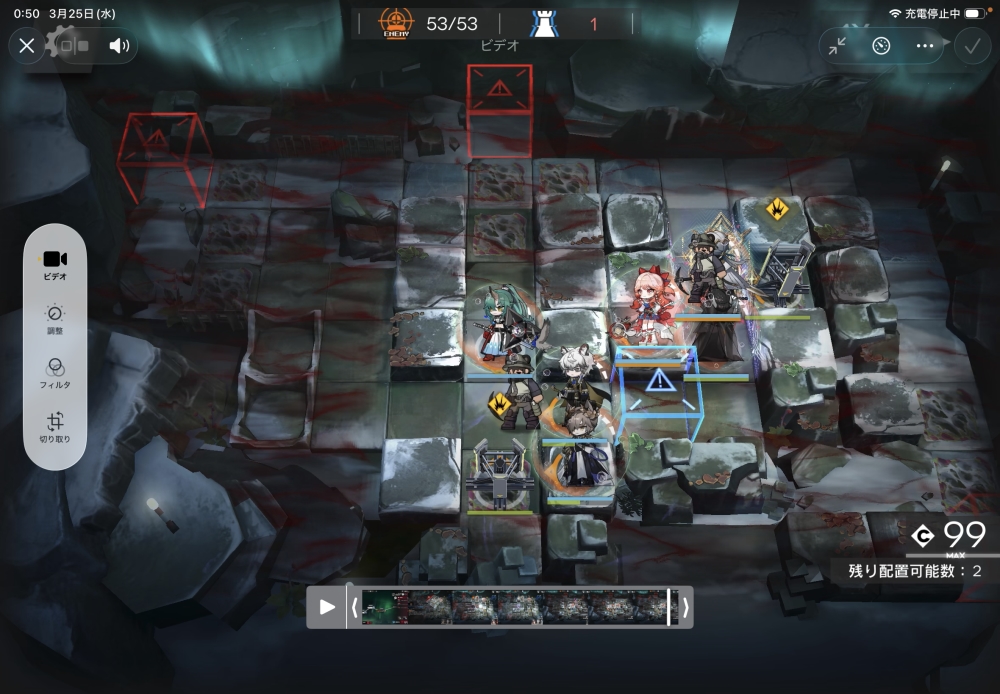1000x694 pixels.
Task: Close the video editor with the X
Action: [27, 45]
